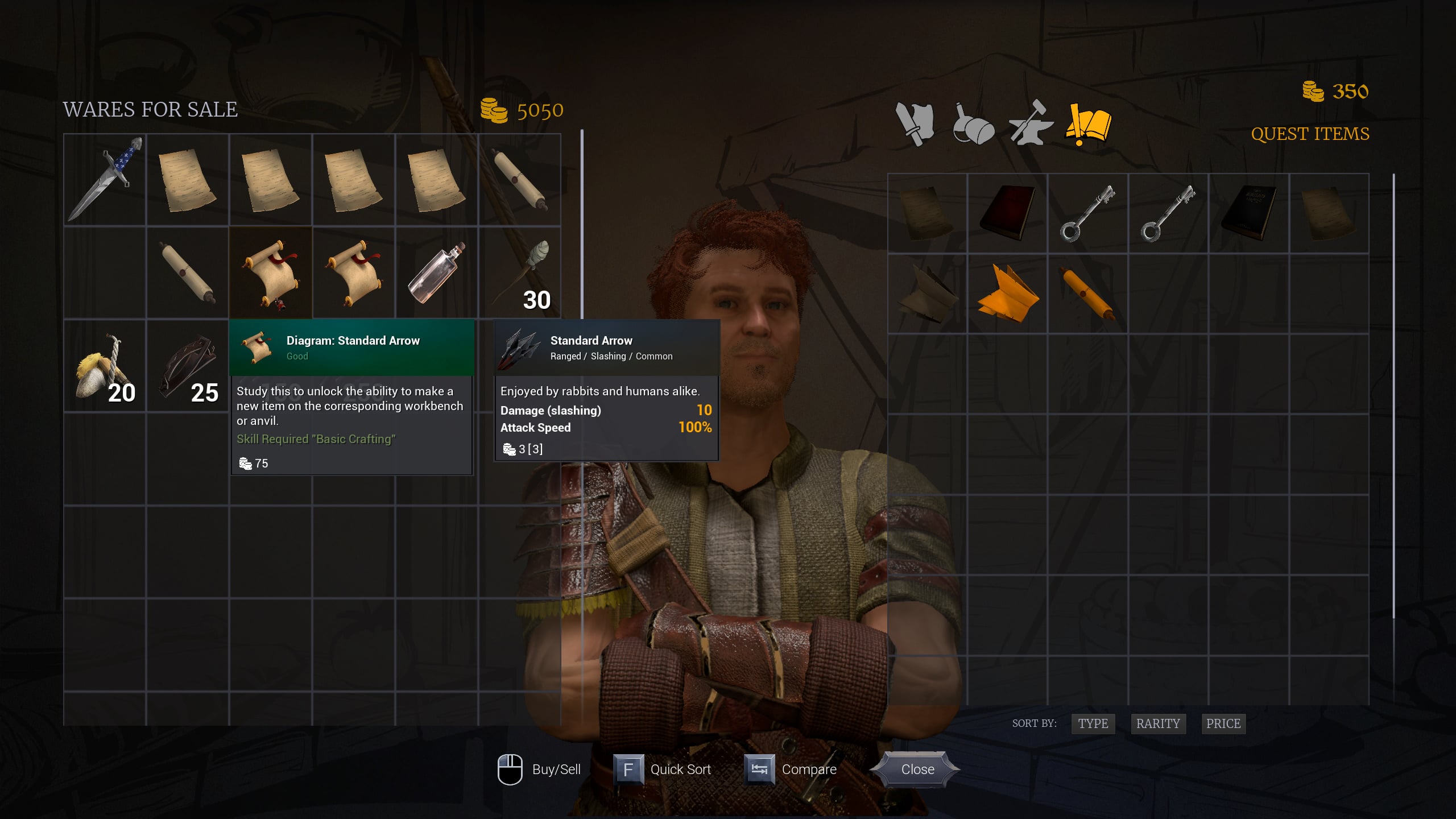This screenshot has width=1456, height=819.
Task: Select the orange scroll quest item
Action: (1087, 294)
